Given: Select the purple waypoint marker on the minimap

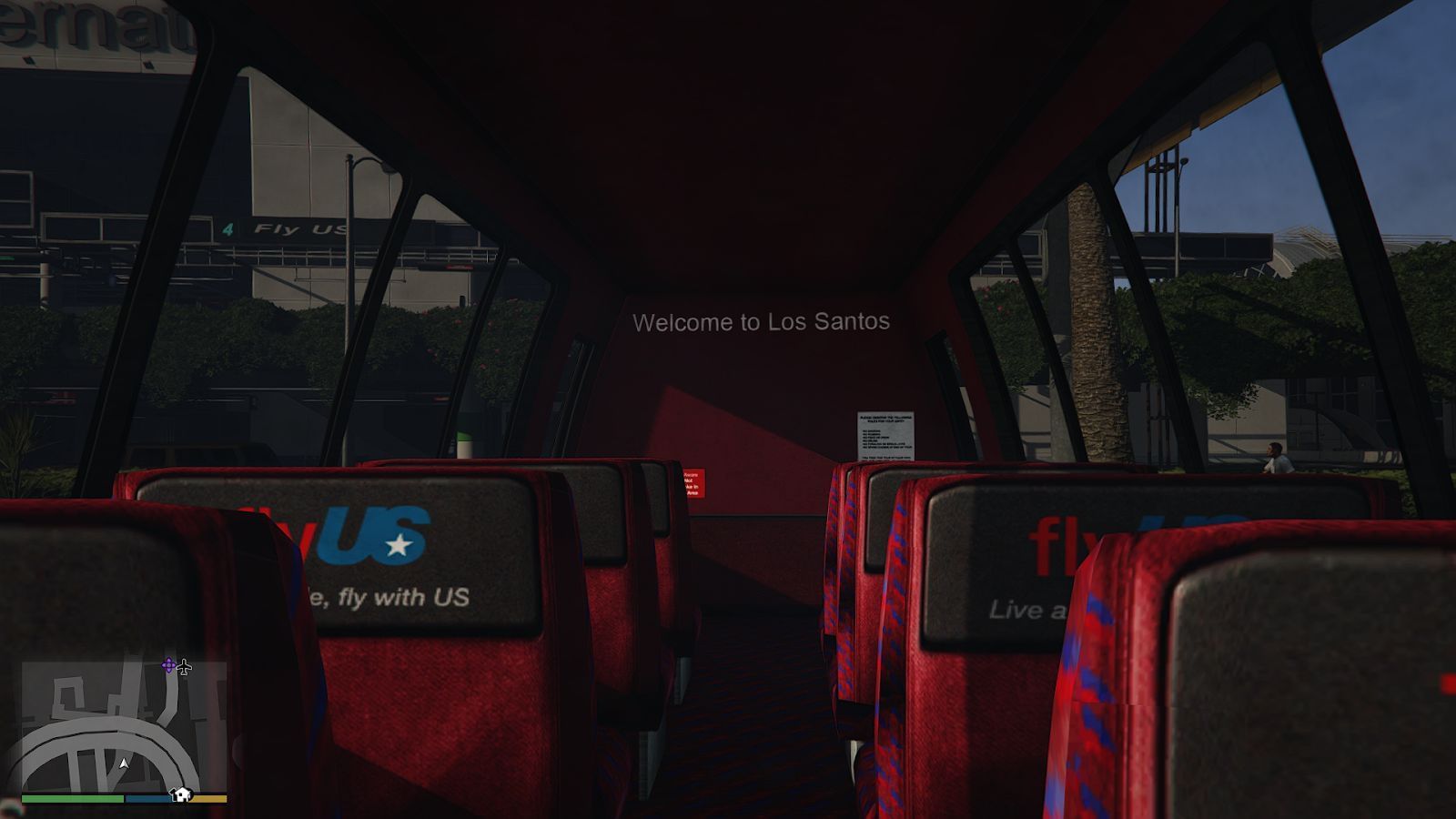Looking at the screenshot, I should 167,665.
